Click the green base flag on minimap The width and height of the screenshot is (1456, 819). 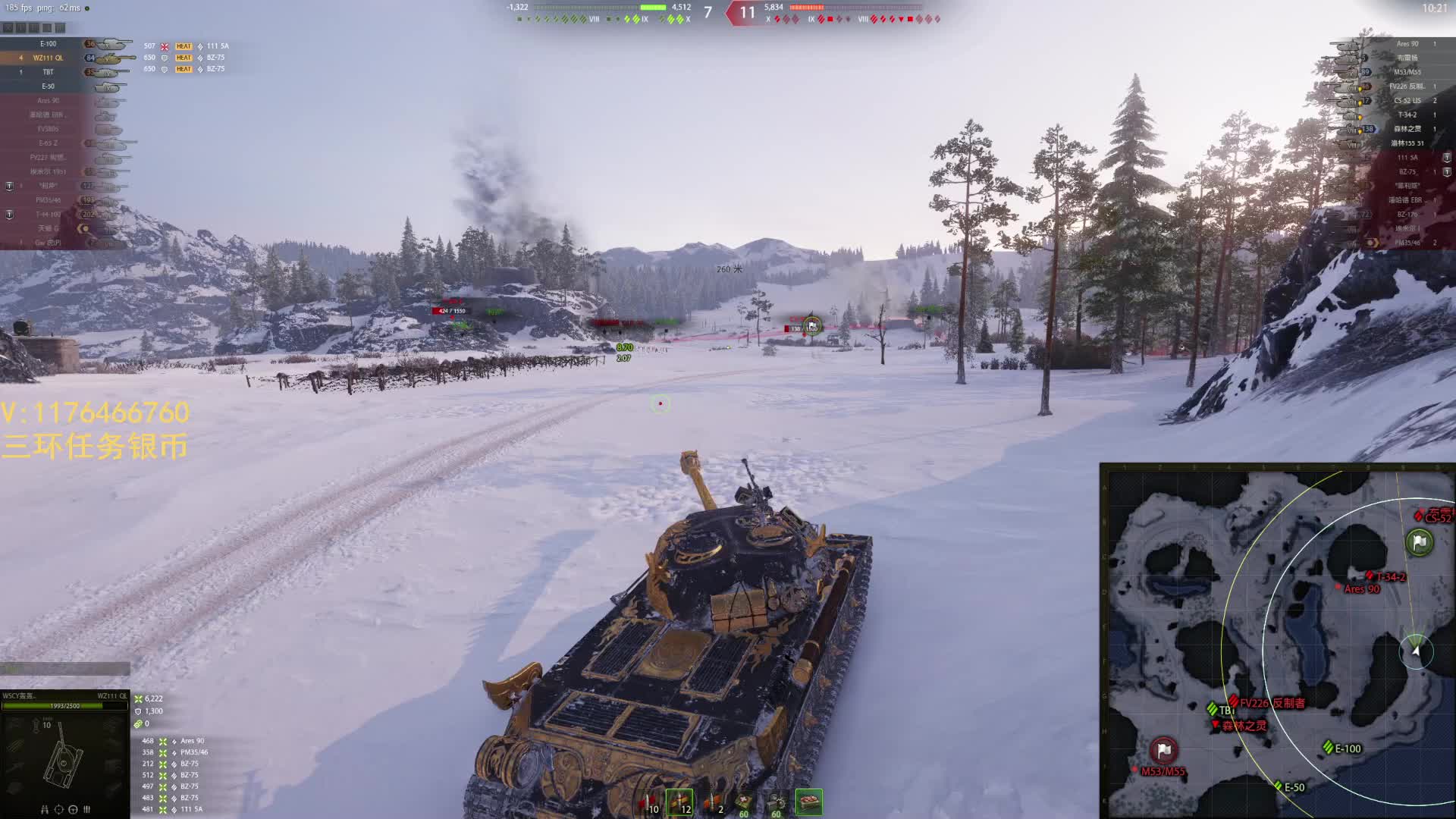coord(1419,542)
